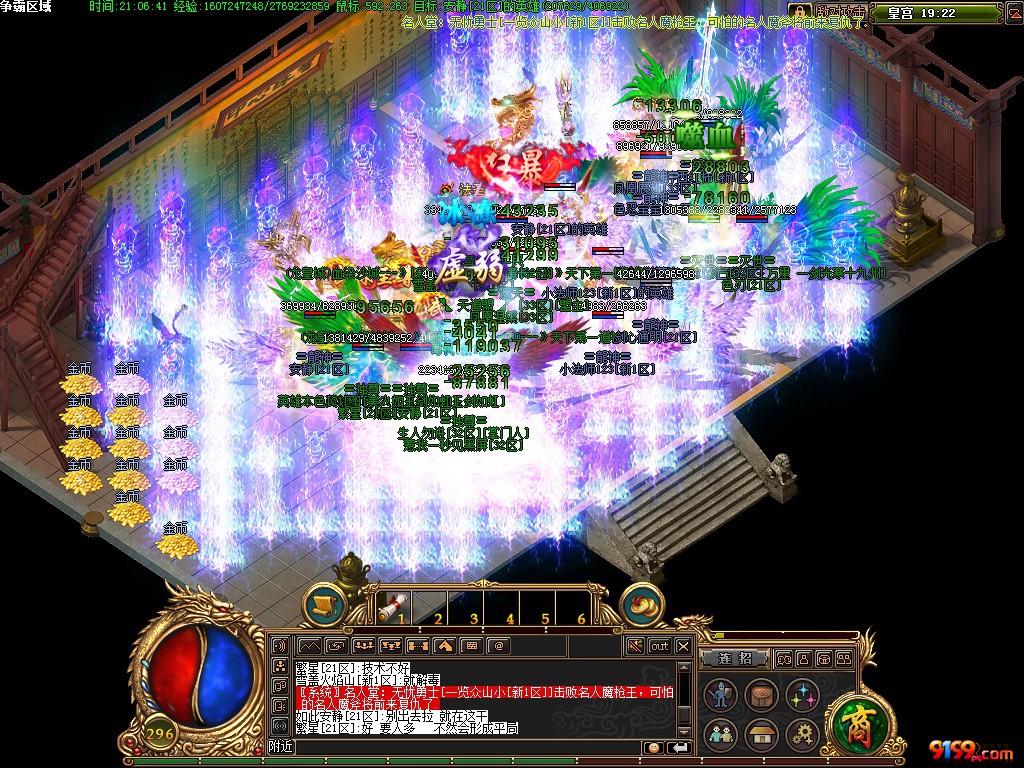Send the chat message with enter arrow button

point(679,747)
